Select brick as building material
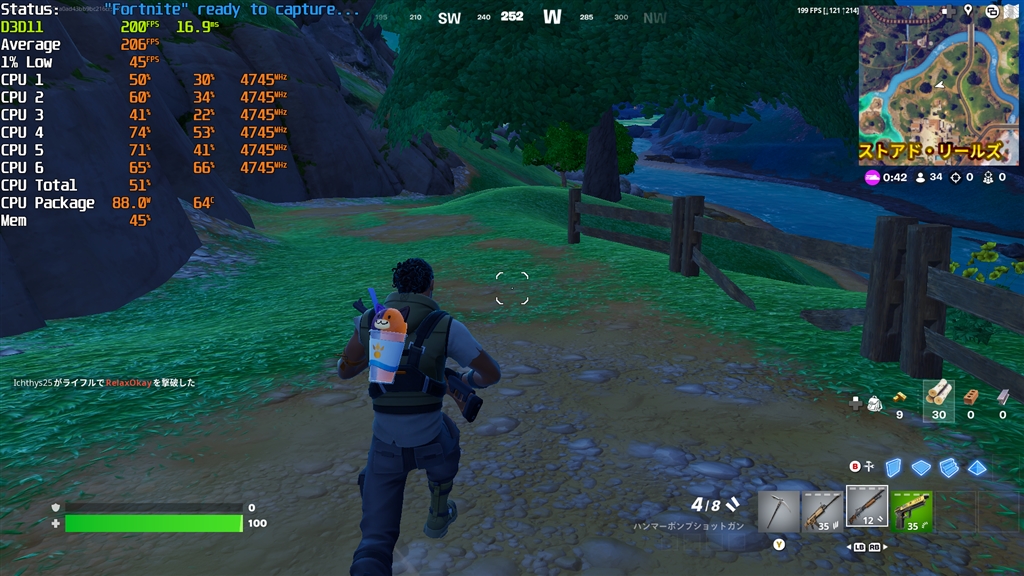Viewport: 1024px width, 576px height. (x=970, y=396)
